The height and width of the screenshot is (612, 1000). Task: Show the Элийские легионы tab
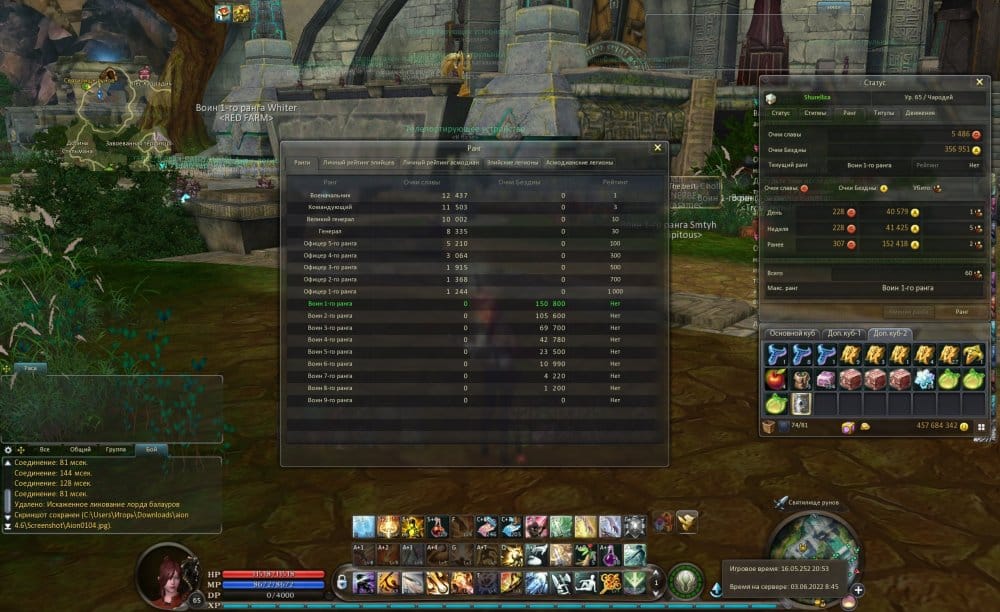pos(513,162)
